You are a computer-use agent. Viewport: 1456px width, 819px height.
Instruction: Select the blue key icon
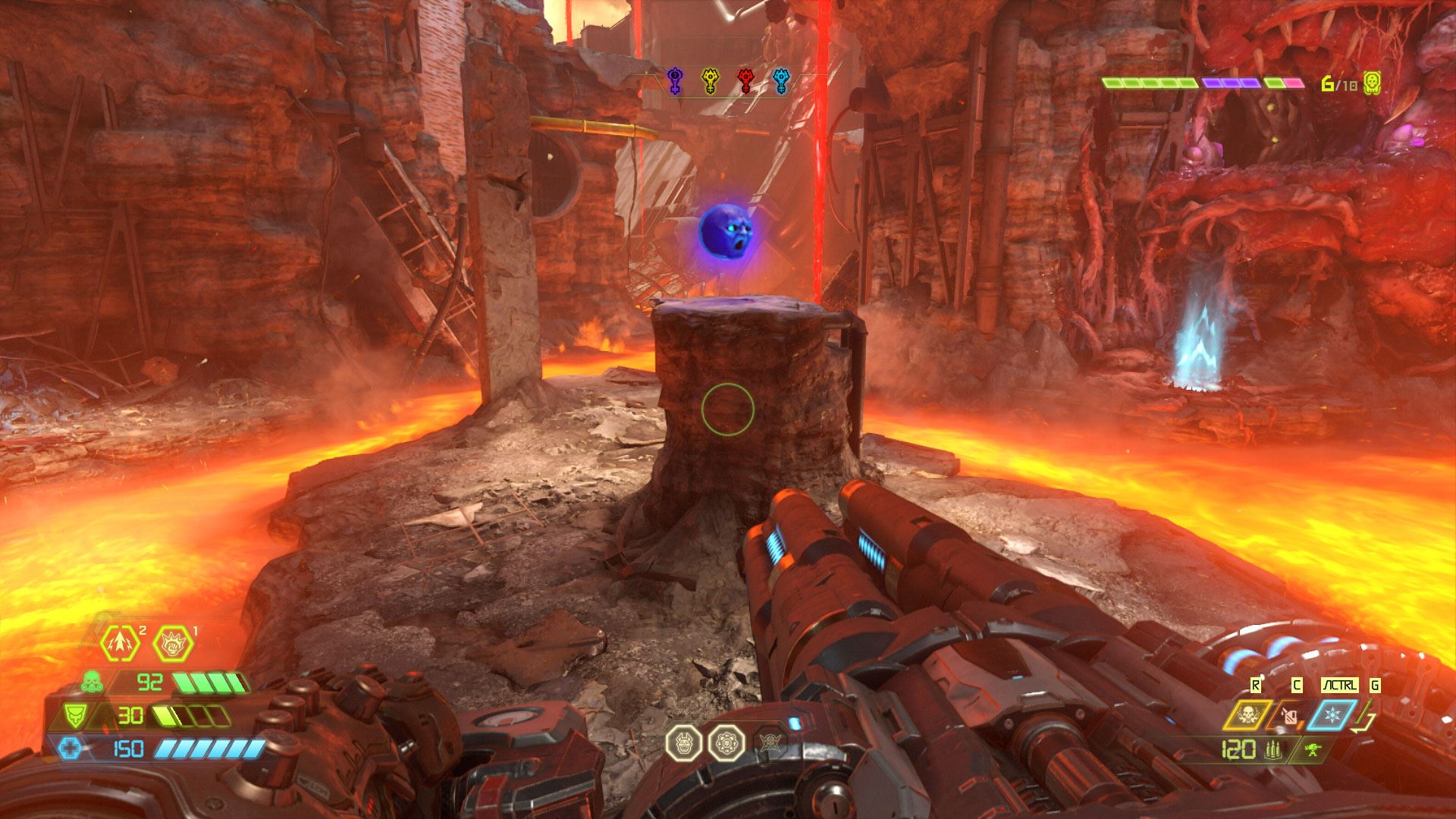point(781,80)
